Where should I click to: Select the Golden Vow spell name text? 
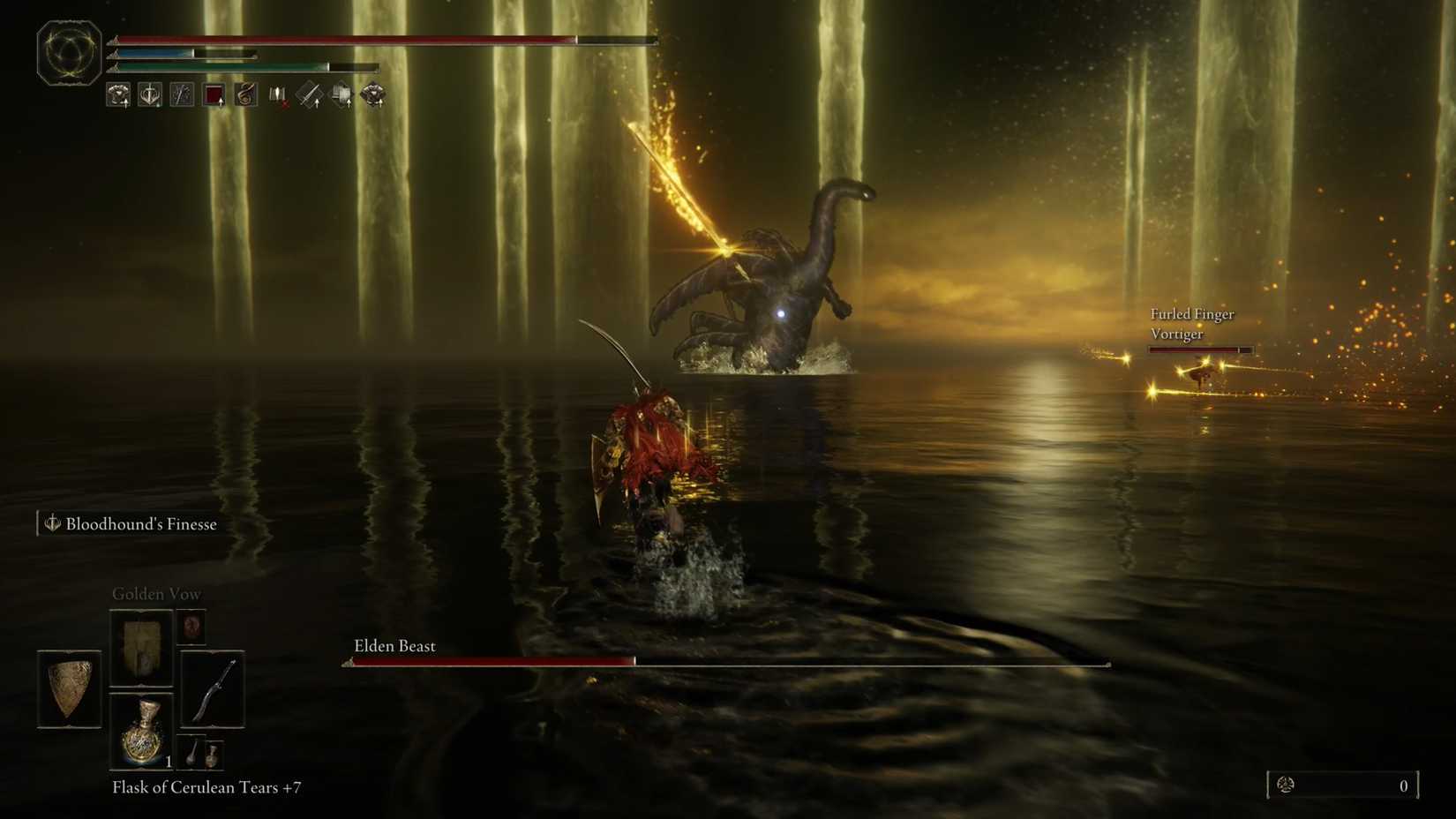point(155,594)
